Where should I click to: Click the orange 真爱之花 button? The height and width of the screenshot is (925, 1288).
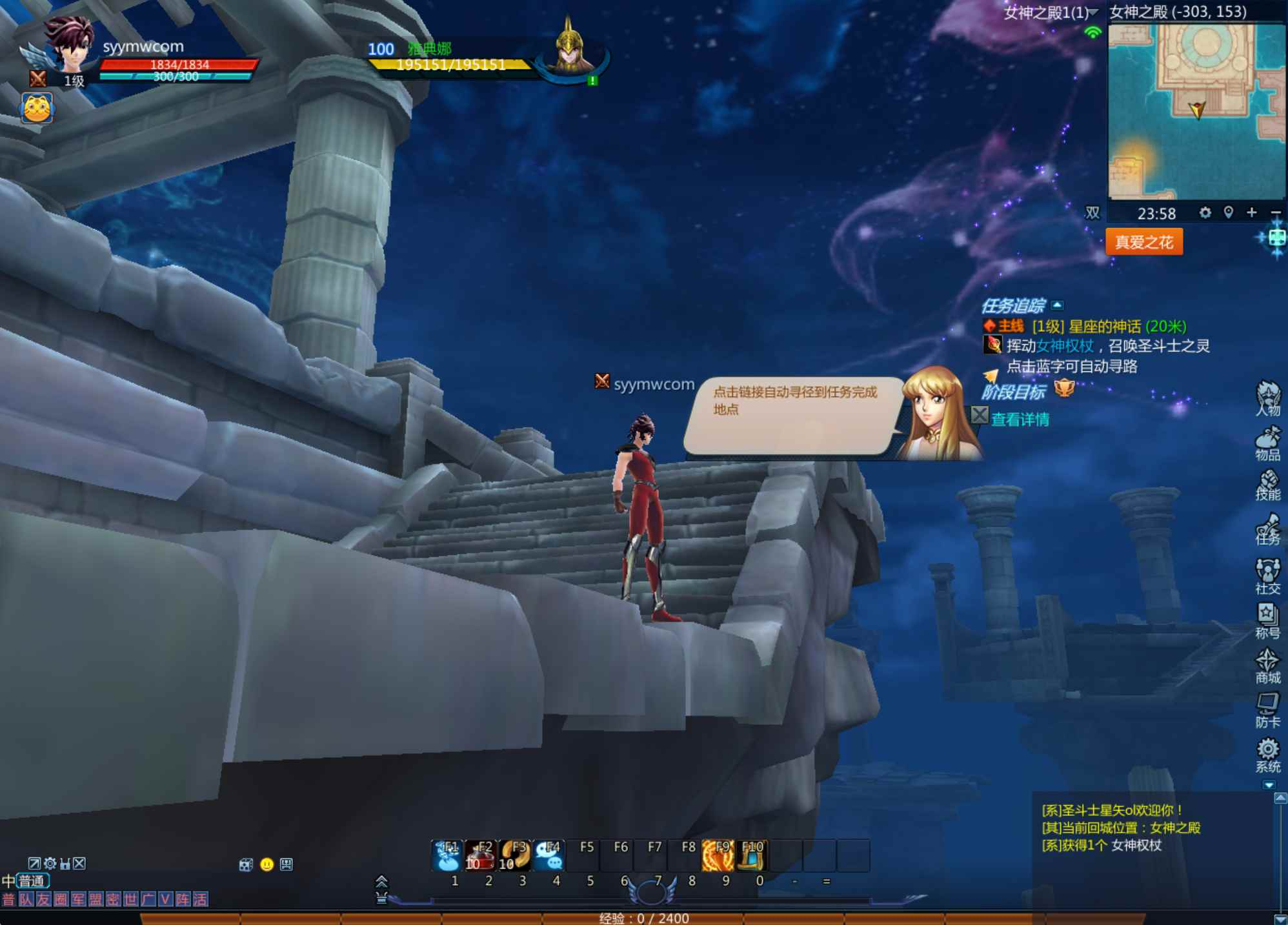(x=1143, y=242)
